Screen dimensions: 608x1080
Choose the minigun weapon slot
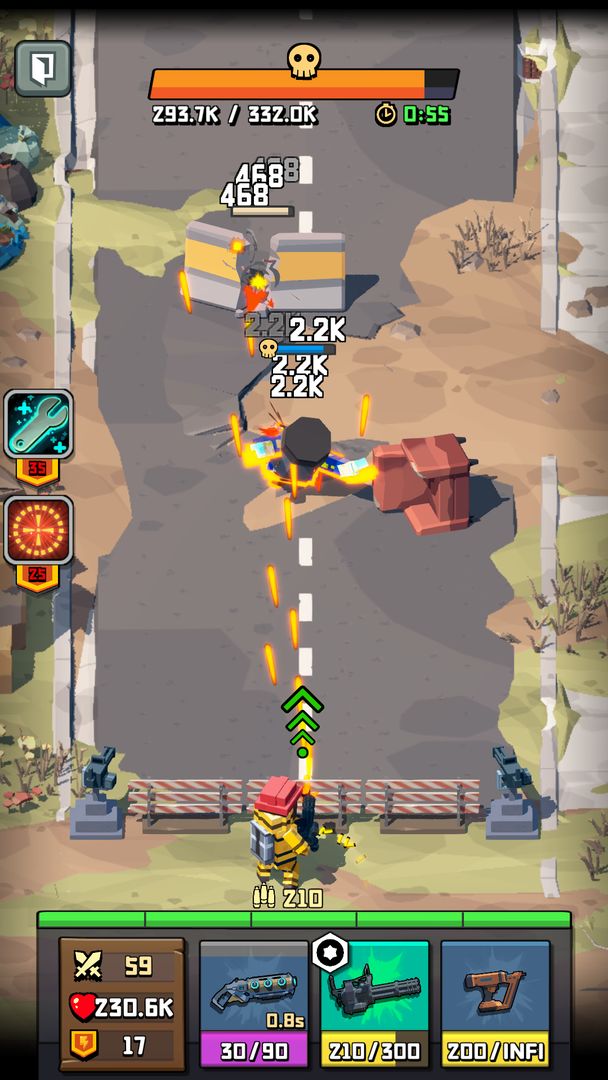375,1002
